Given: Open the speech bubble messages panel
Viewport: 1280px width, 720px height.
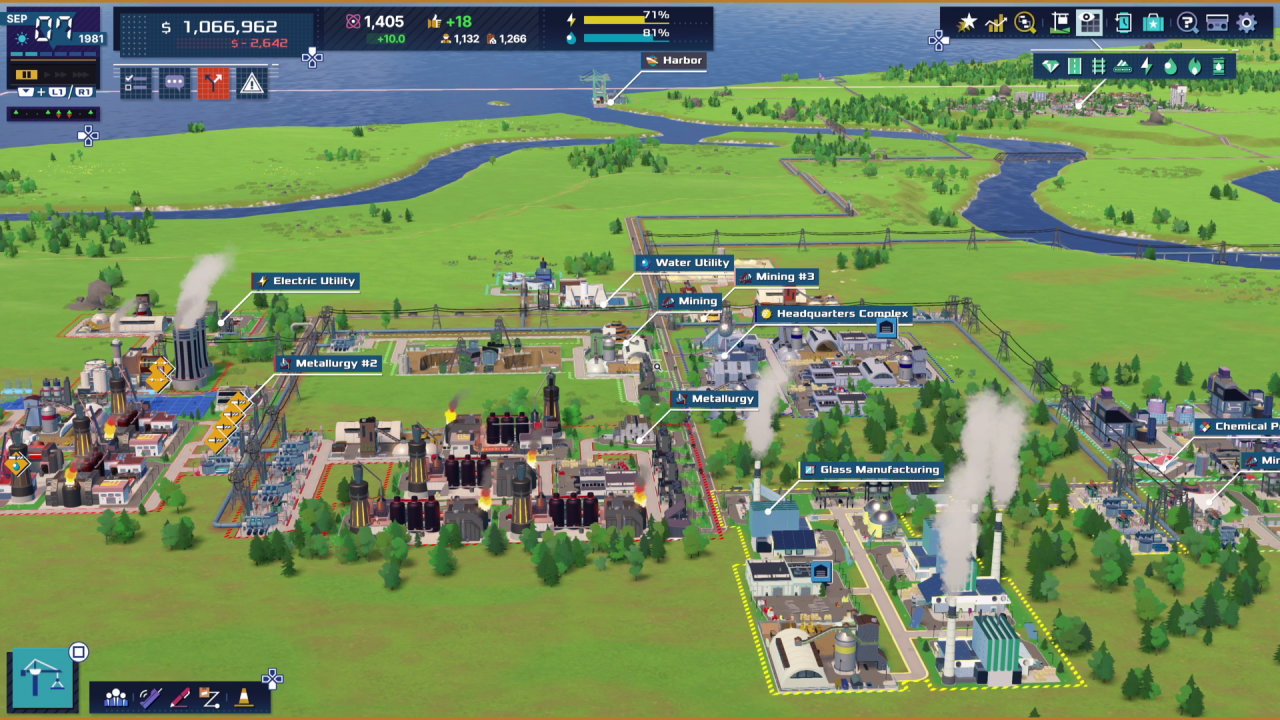Looking at the screenshot, I should [x=174, y=84].
